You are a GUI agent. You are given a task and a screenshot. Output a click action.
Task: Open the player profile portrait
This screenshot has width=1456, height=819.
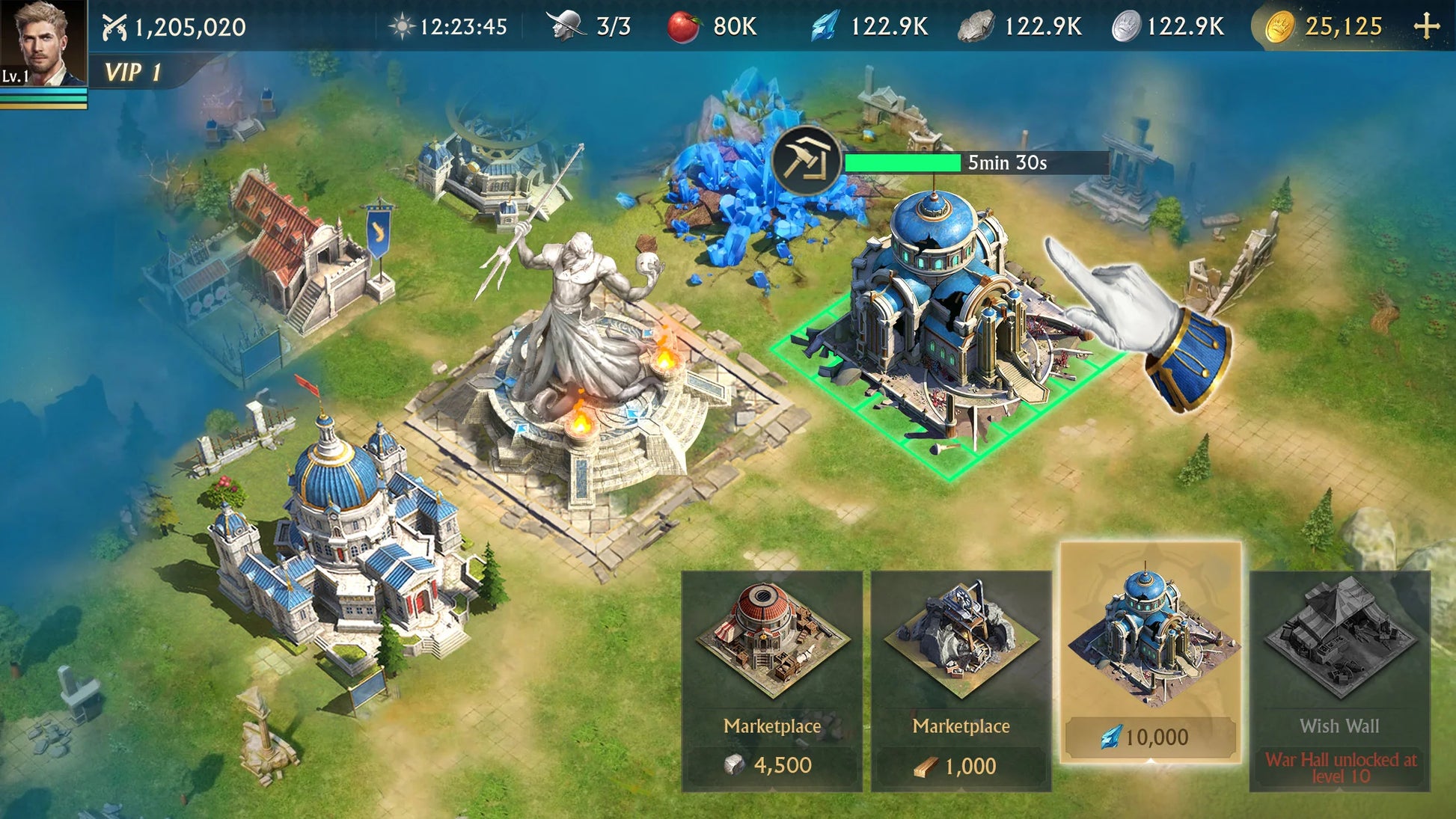tap(43, 43)
